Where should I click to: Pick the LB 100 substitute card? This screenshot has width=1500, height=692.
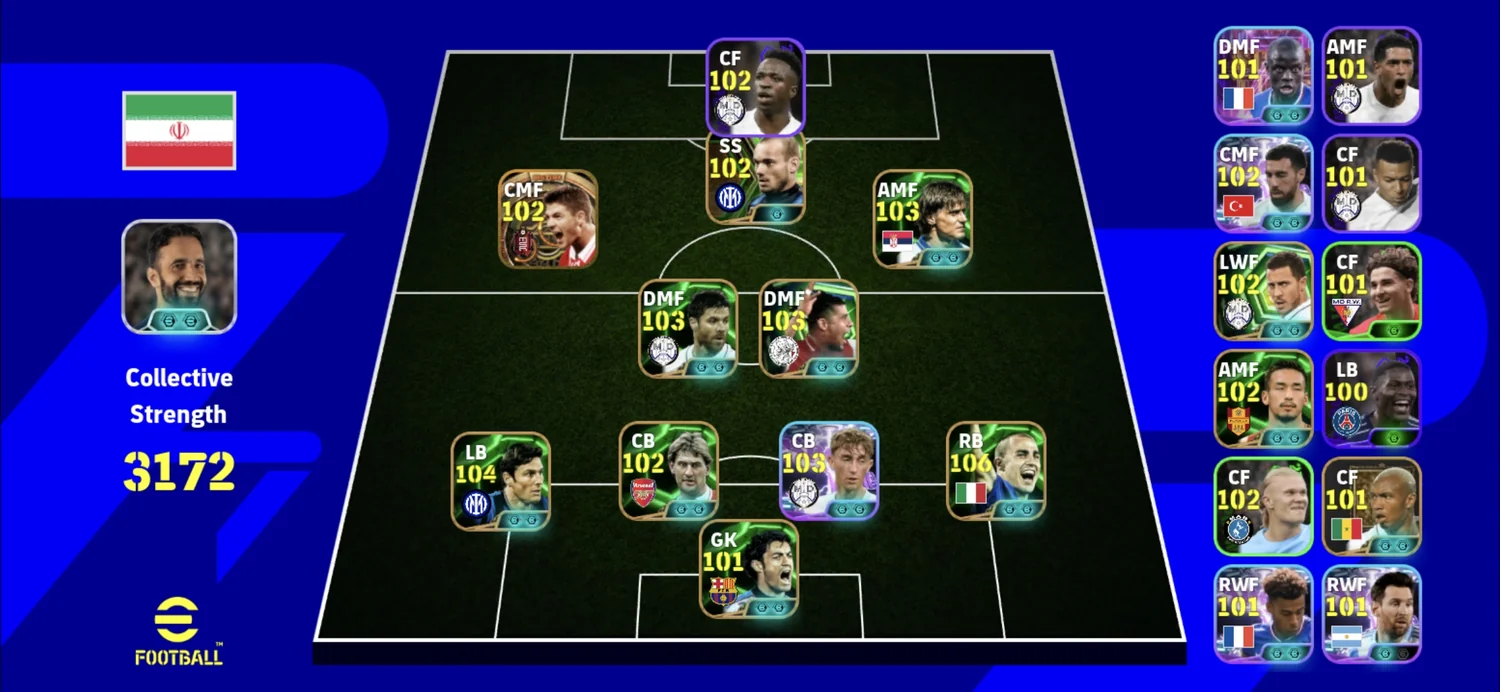pos(1371,399)
